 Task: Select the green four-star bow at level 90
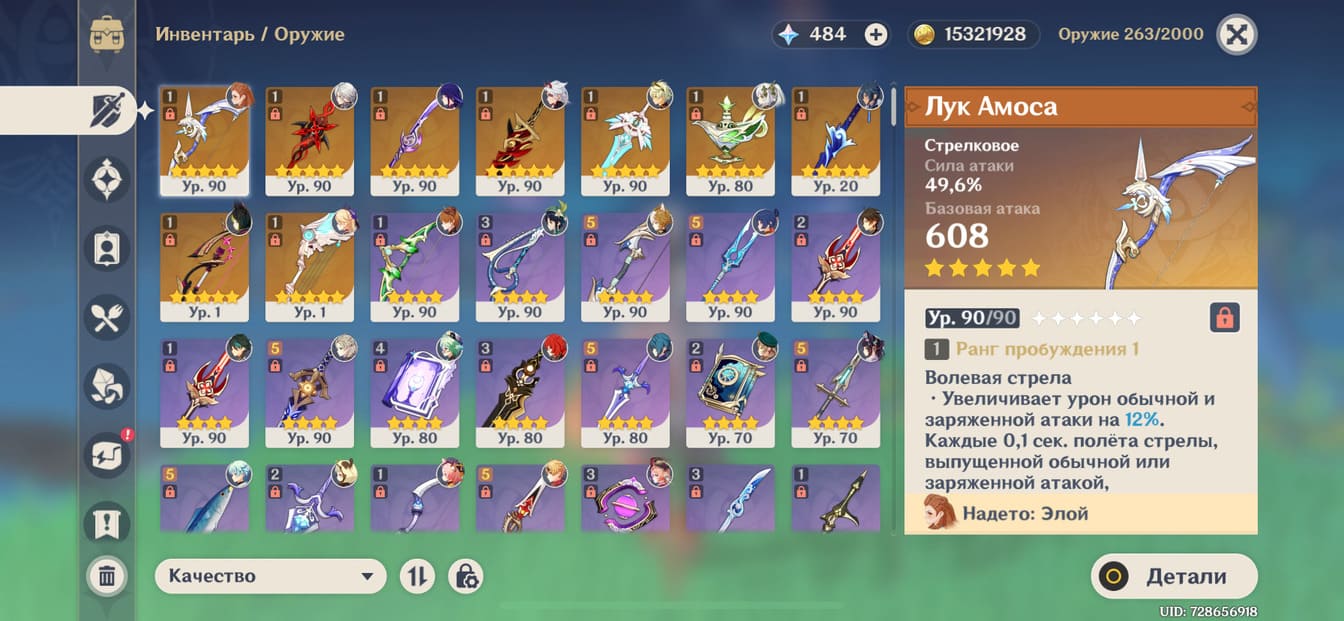415,265
